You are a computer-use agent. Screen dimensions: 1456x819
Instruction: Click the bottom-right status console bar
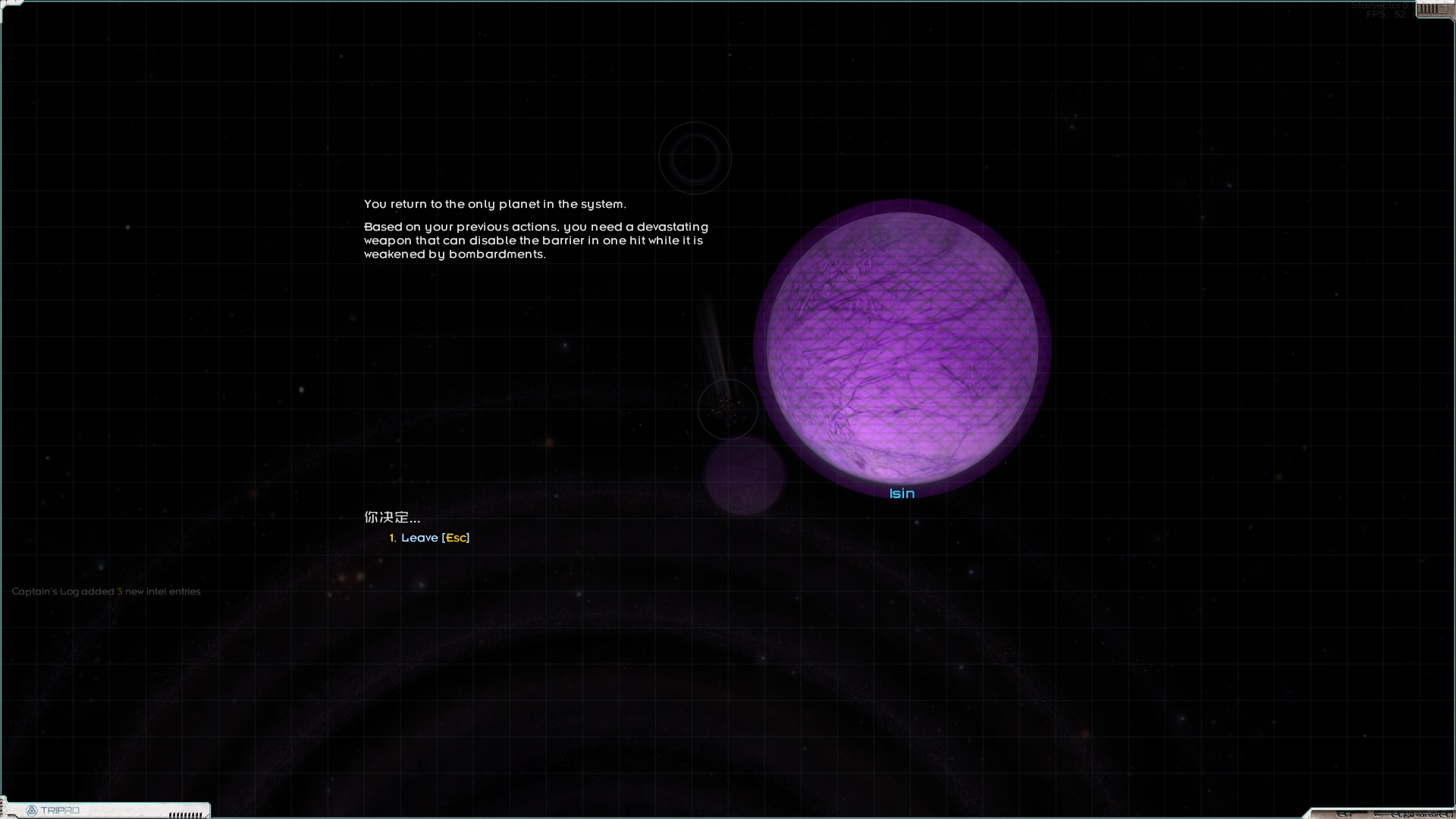coord(1388,813)
